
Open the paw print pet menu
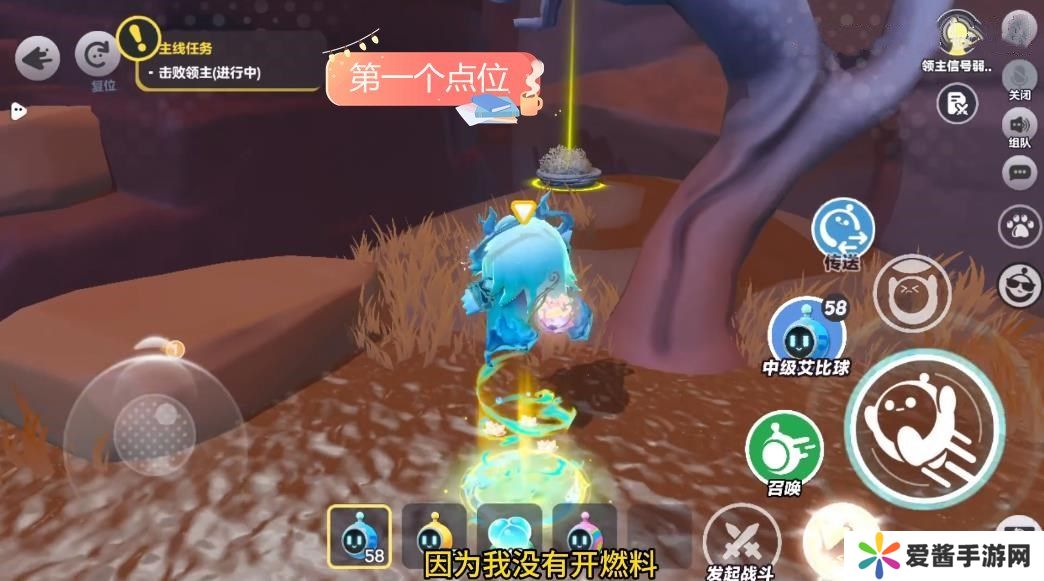1020,227
